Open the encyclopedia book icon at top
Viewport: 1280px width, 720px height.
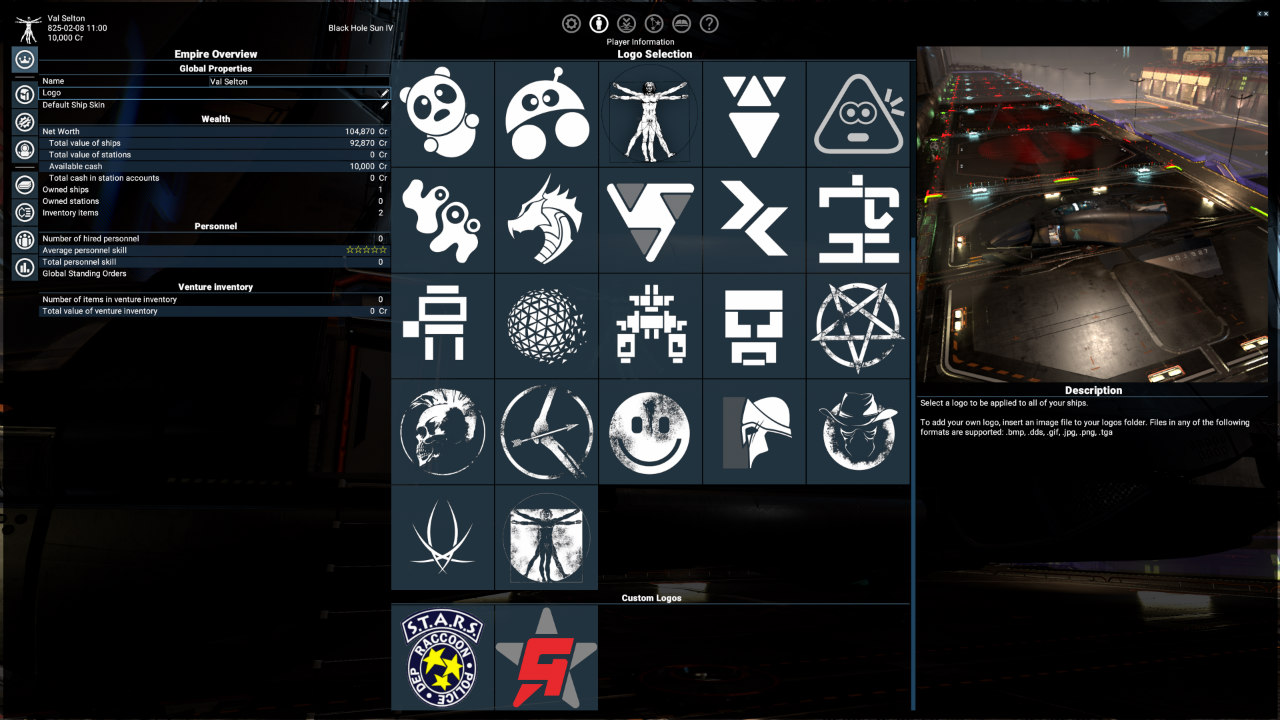[x=681, y=23]
